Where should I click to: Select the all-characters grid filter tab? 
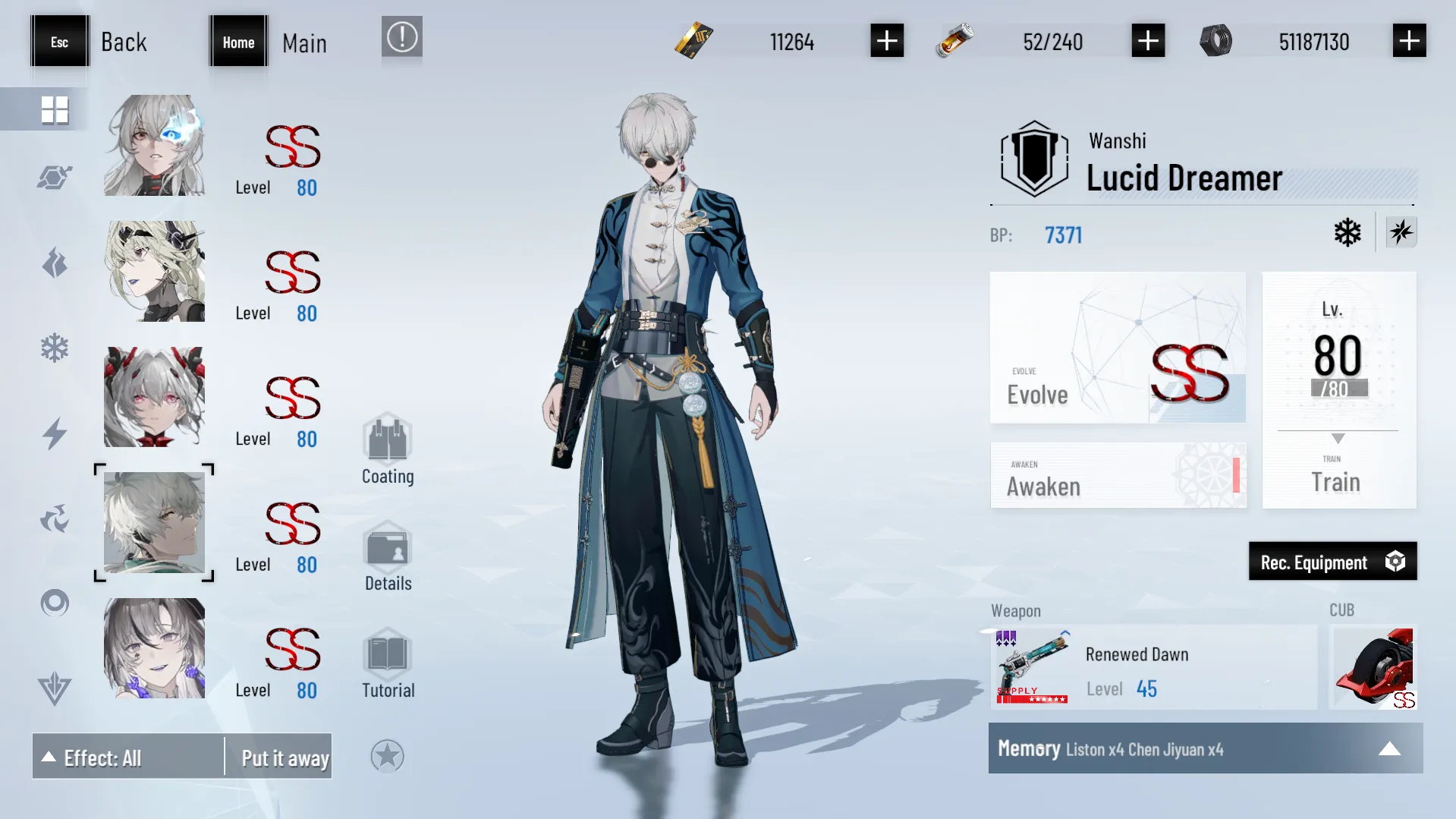54,109
